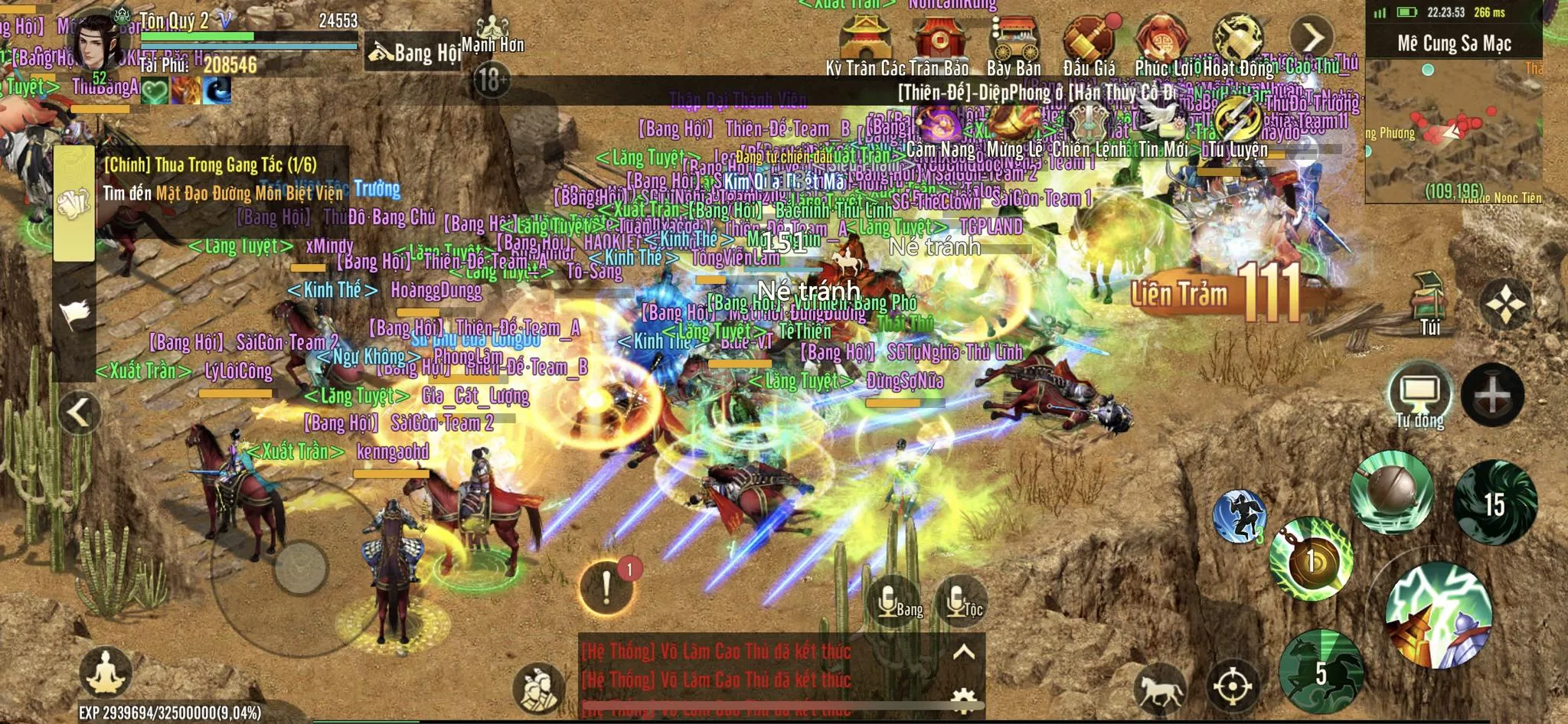Click the target lock crosshair button

click(x=1232, y=686)
